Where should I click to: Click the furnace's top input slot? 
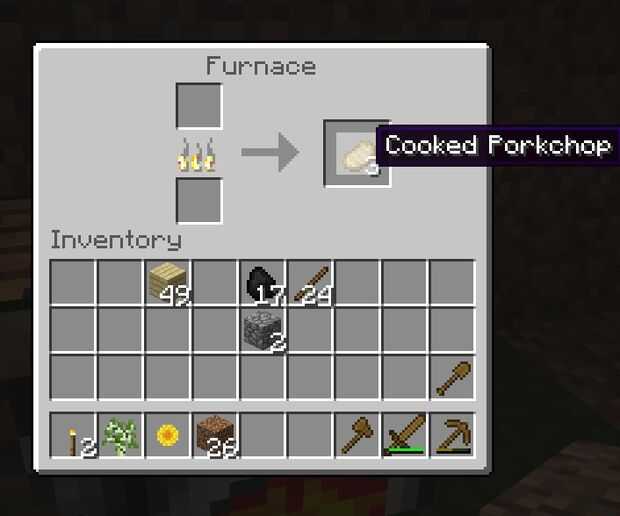pos(199,106)
